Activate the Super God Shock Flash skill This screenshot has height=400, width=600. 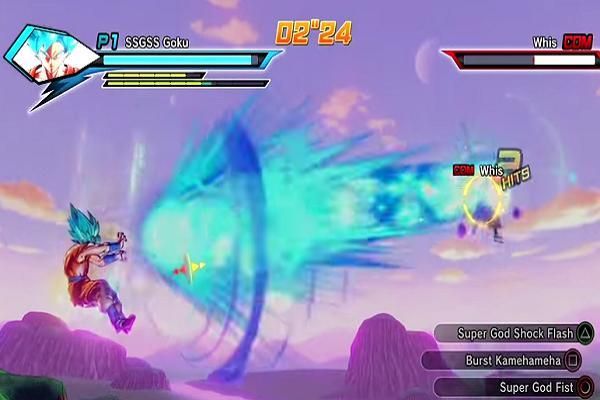(512, 333)
